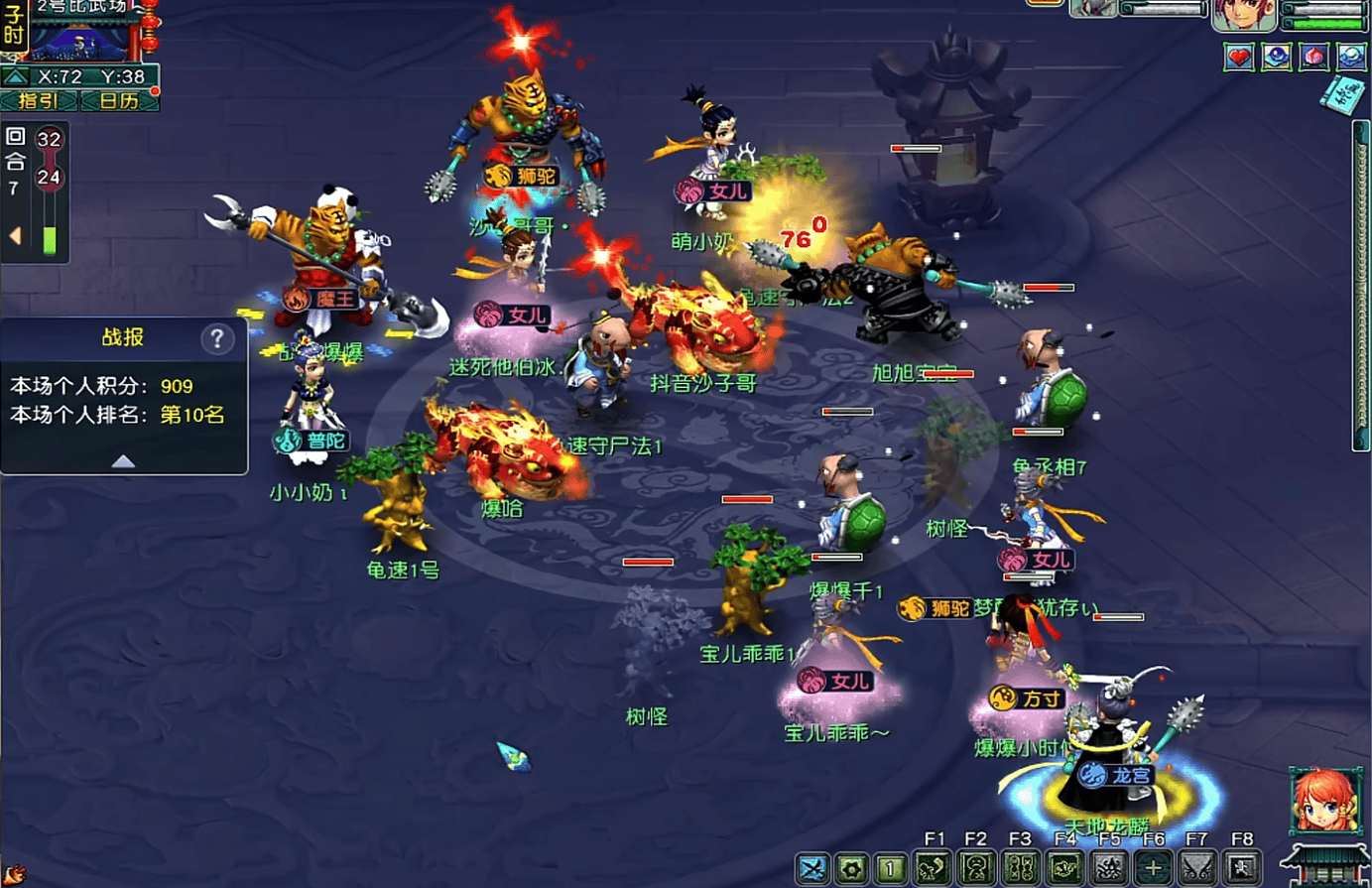Image resolution: width=1372 pixels, height=888 pixels.
Task: Click the red-haired character portrait at top
Action: [x=1243, y=15]
